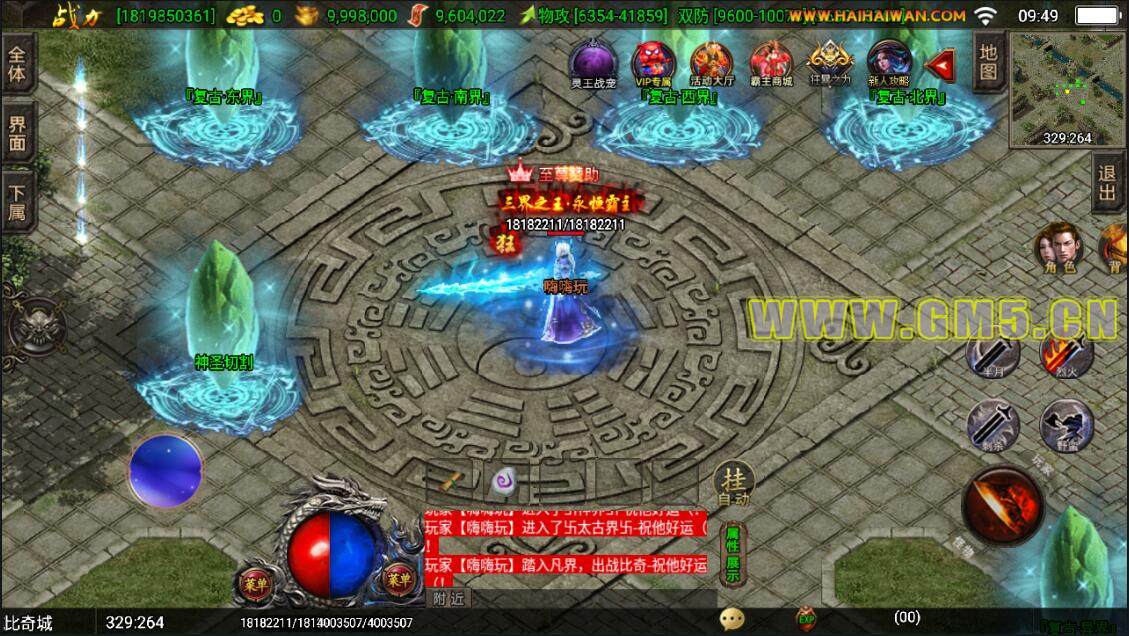The image size is (1129, 636).
Task: Visit the 霸主商城 shop
Action: 770,63
